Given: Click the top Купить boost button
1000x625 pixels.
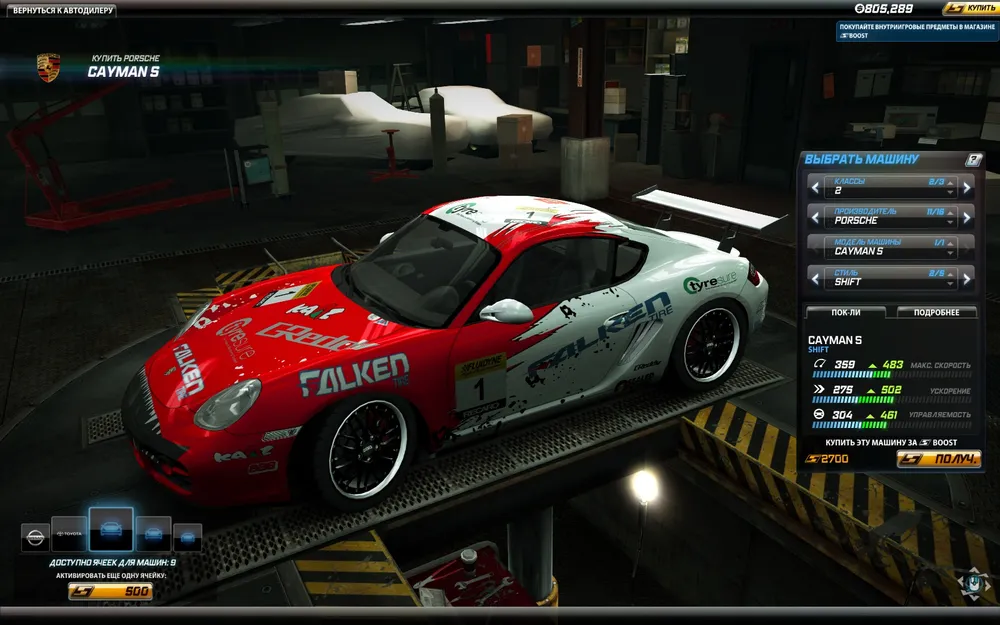Looking at the screenshot, I should coord(967,9).
